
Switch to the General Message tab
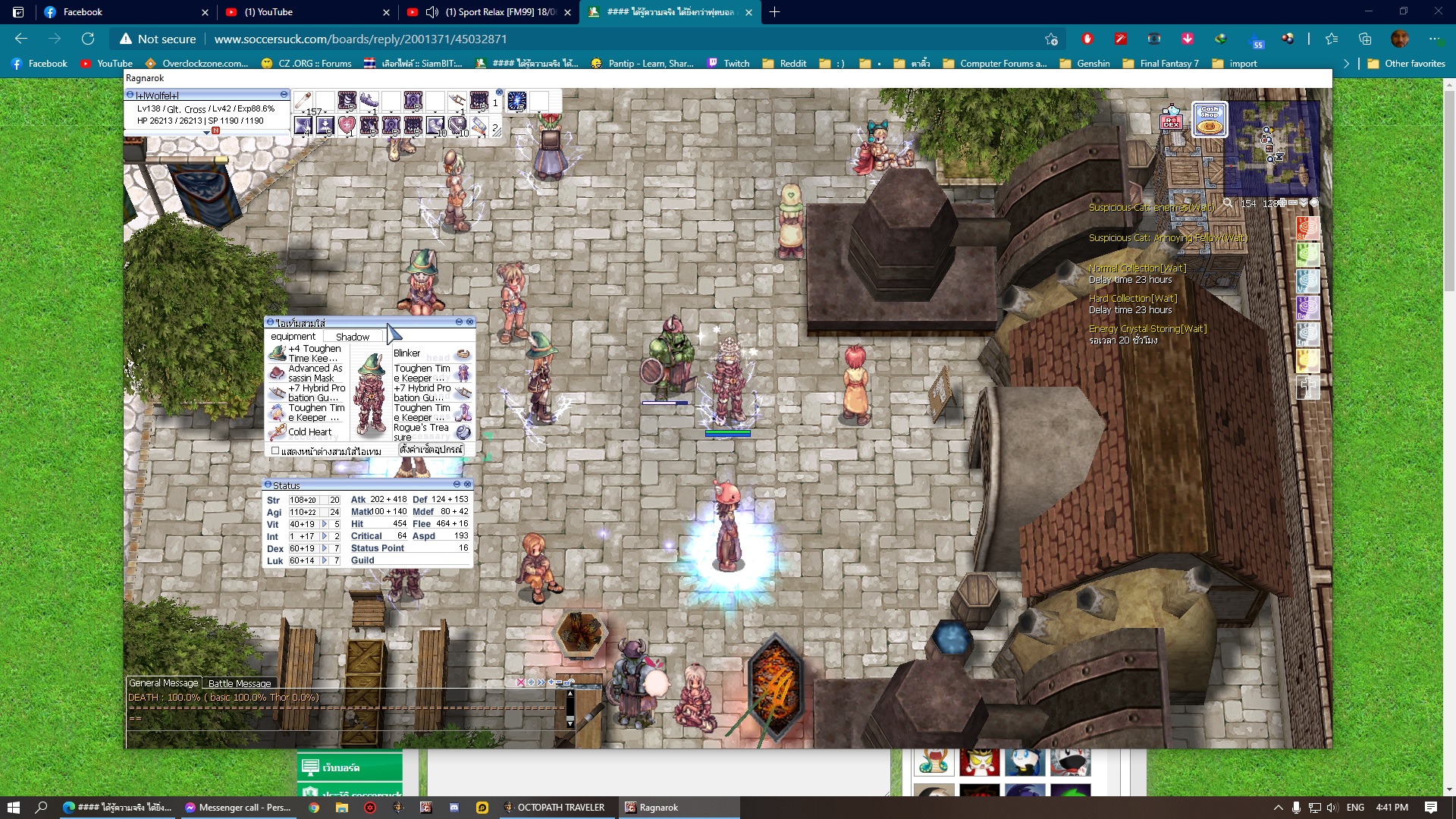click(x=163, y=683)
